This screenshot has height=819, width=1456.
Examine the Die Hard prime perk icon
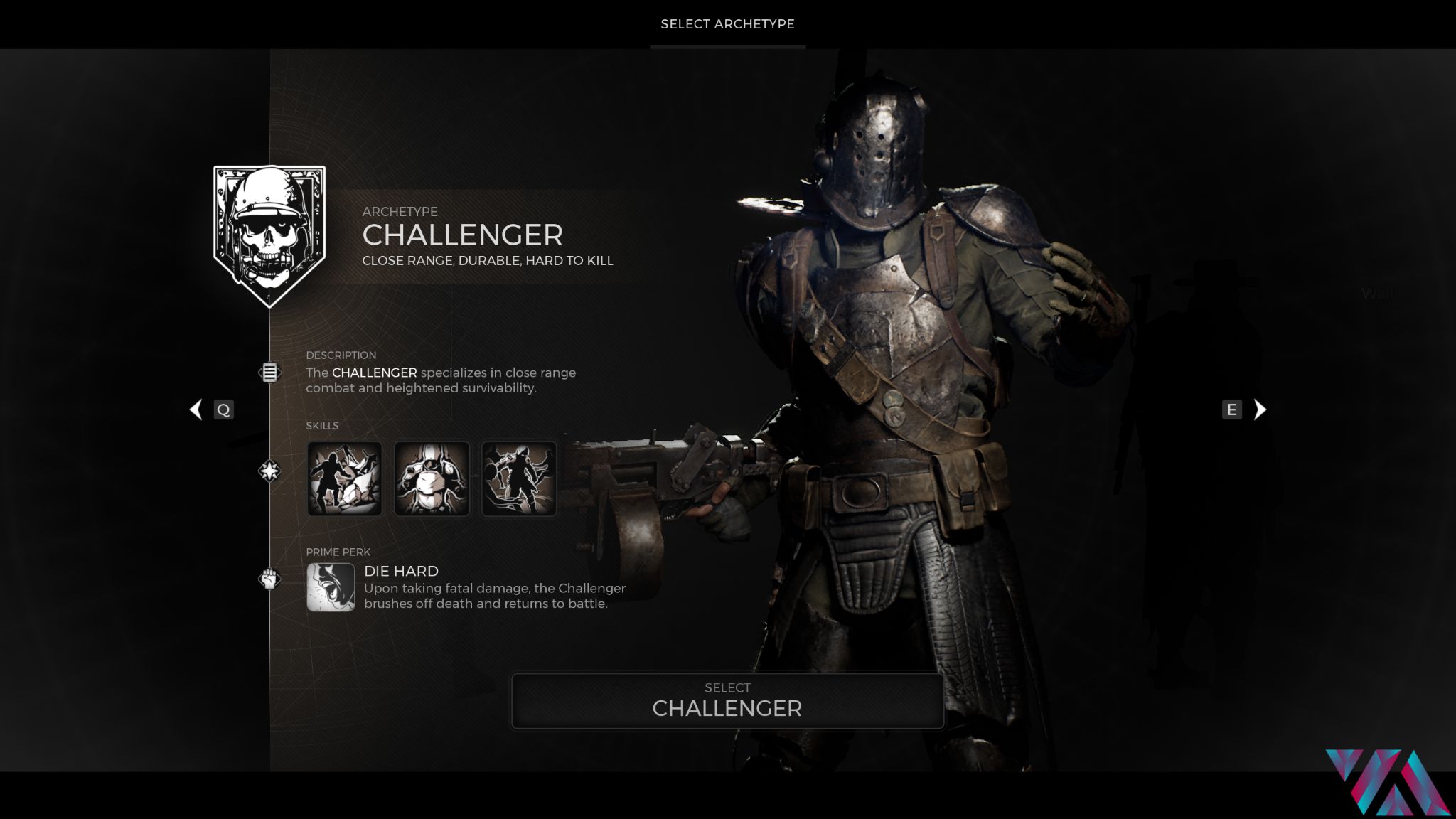(331, 587)
